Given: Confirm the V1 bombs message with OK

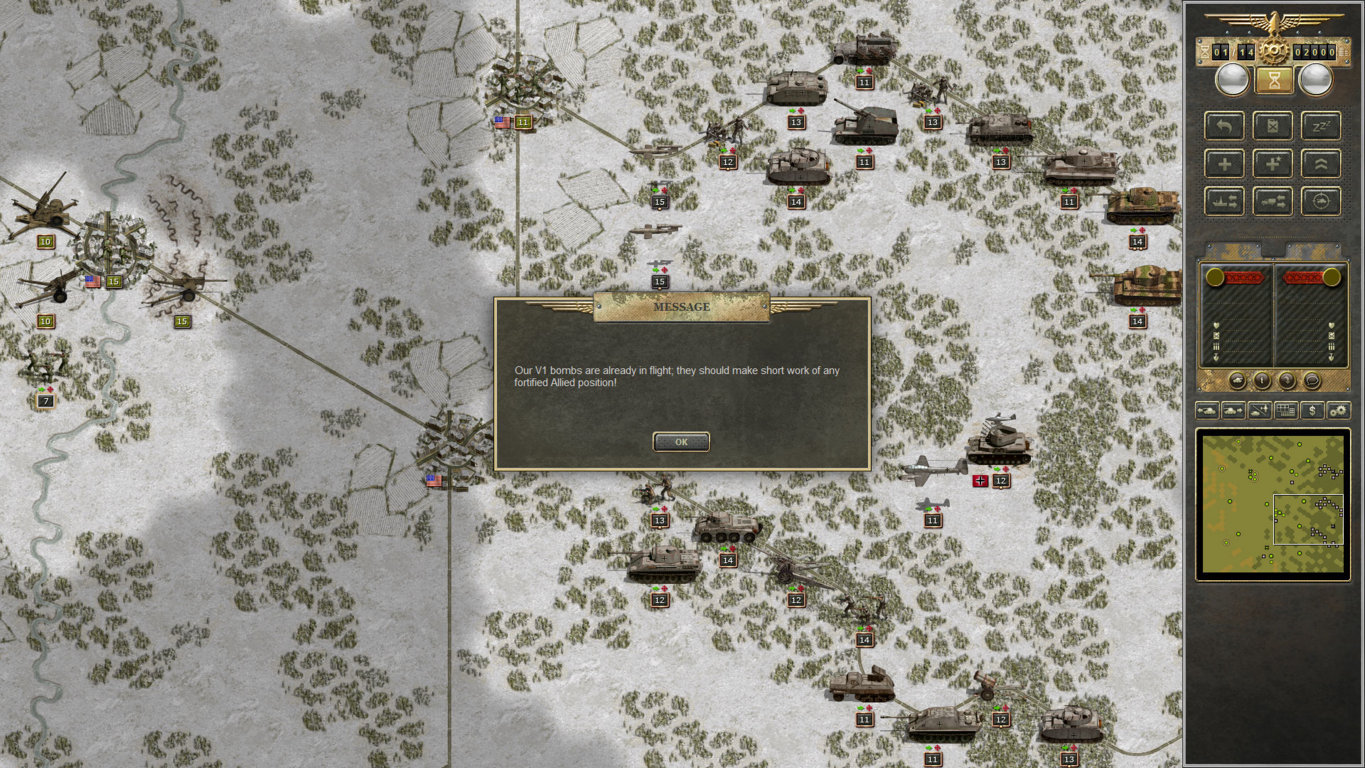Looking at the screenshot, I should click(681, 441).
